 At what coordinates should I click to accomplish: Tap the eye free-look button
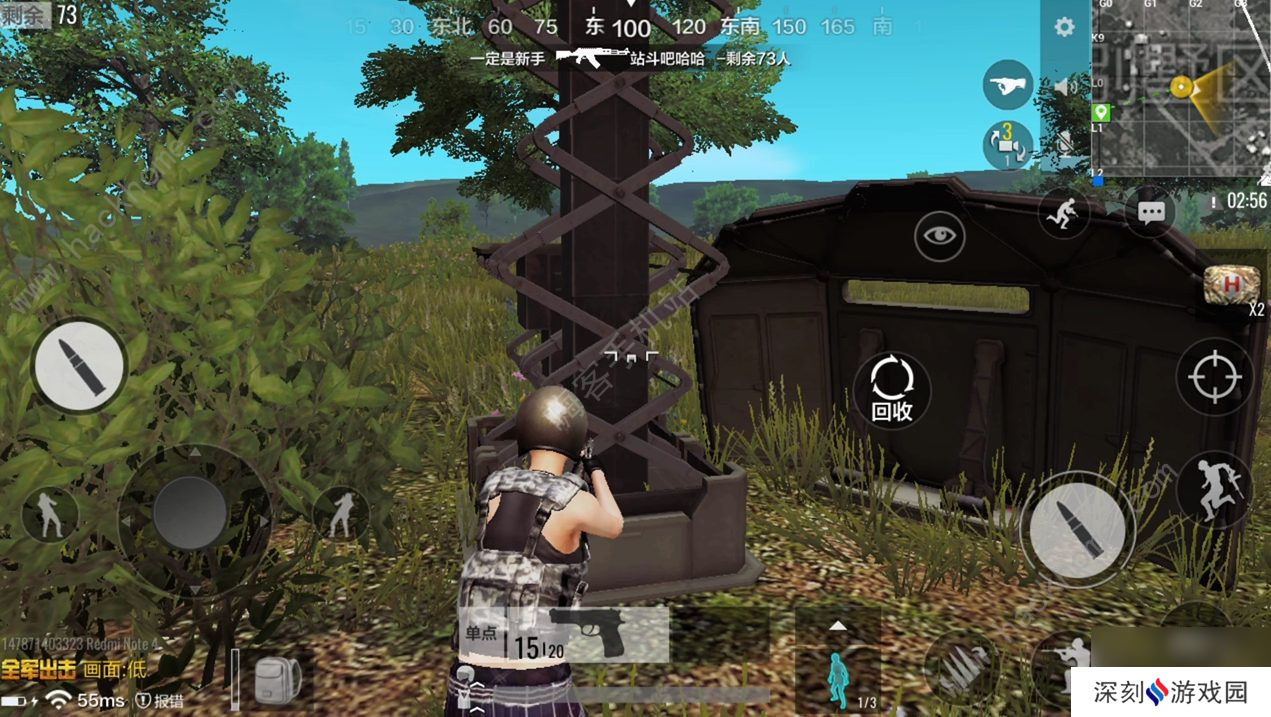pyautogui.click(x=939, y=236)
